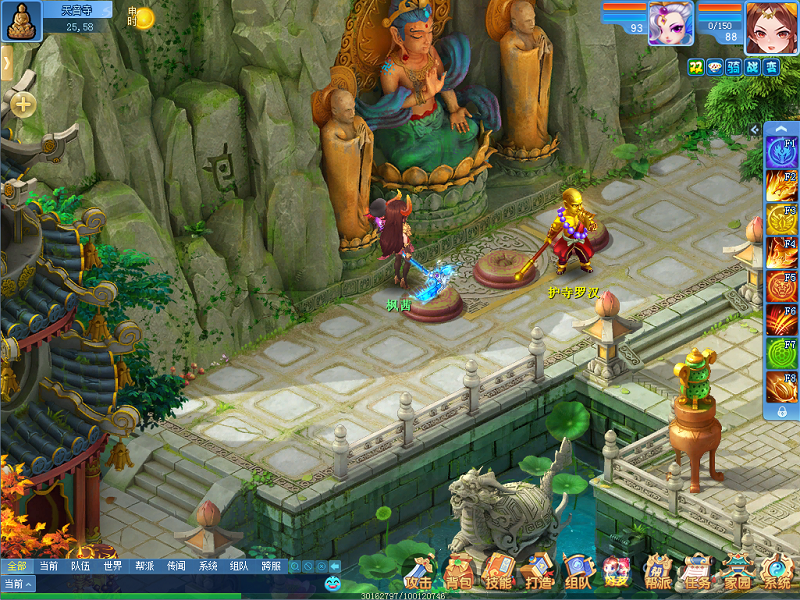The width and height of the screenshot is (800, 600).
Task: Open the 技能 skills menu
Action: coord(498,573)
